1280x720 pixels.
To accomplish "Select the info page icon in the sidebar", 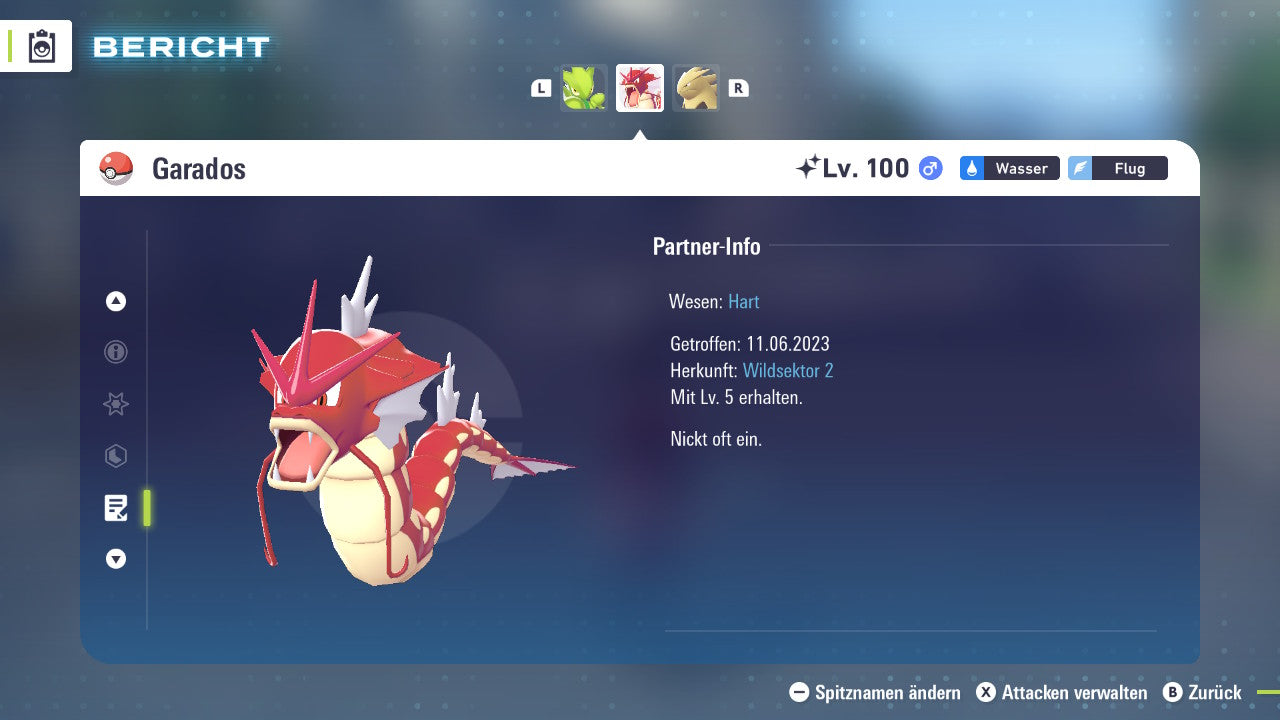I will pos(115,352).
